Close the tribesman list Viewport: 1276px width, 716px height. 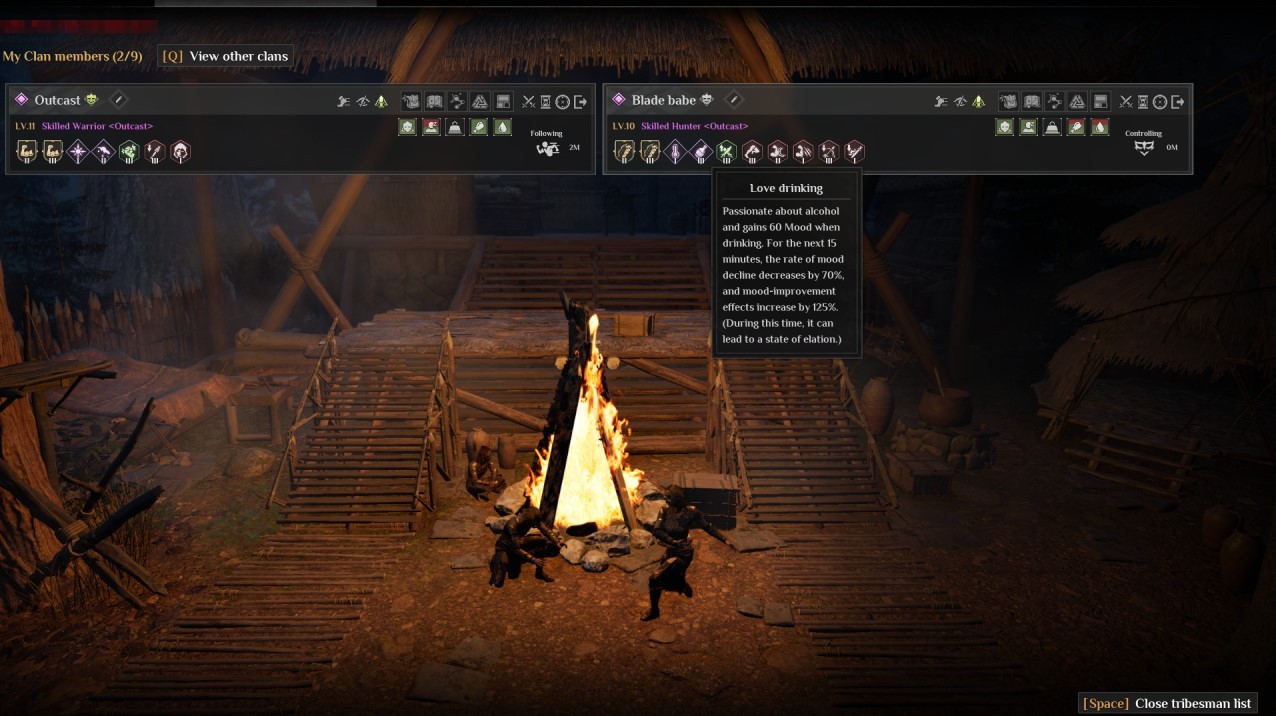click(x=1168, y=703)
